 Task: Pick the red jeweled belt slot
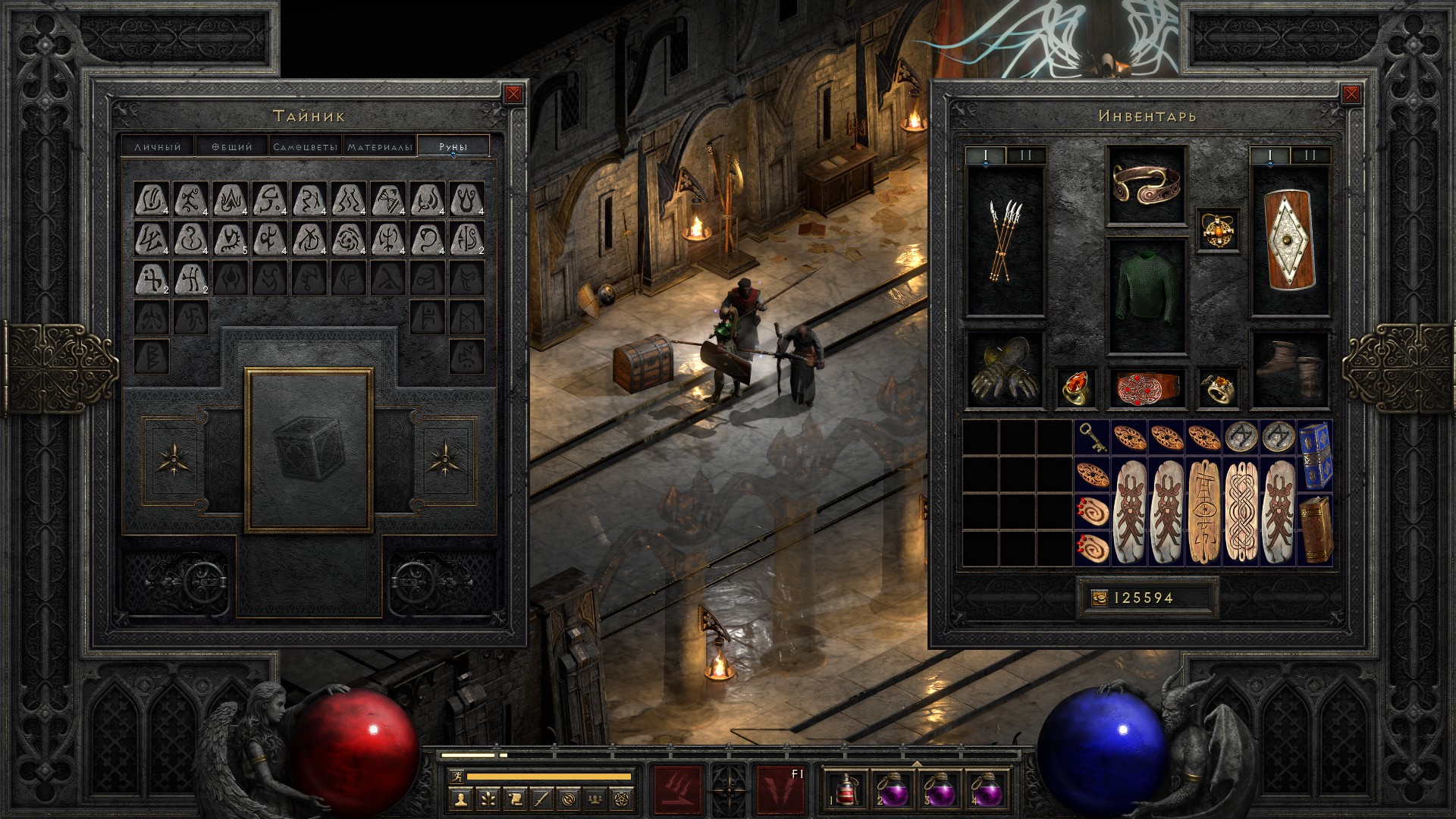click(x=1146, y=388)
